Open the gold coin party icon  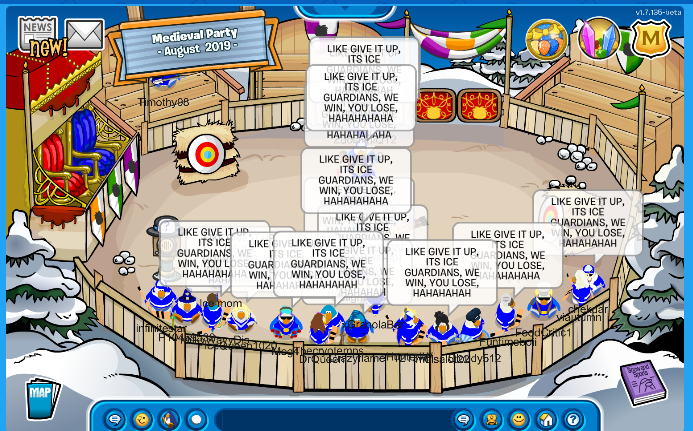[x=546, y=40]
